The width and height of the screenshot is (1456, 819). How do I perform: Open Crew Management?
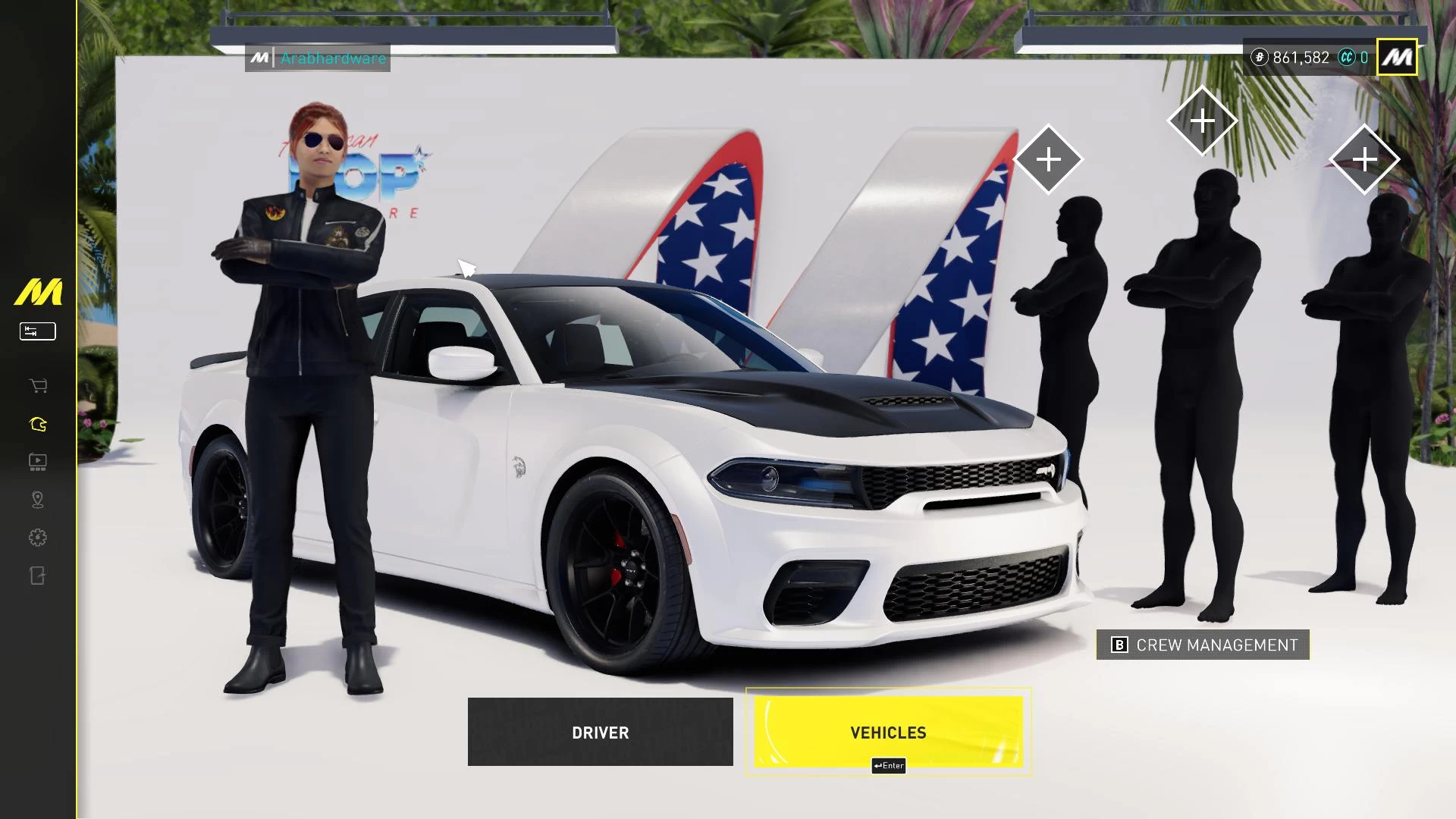(x=1203, y=645)
